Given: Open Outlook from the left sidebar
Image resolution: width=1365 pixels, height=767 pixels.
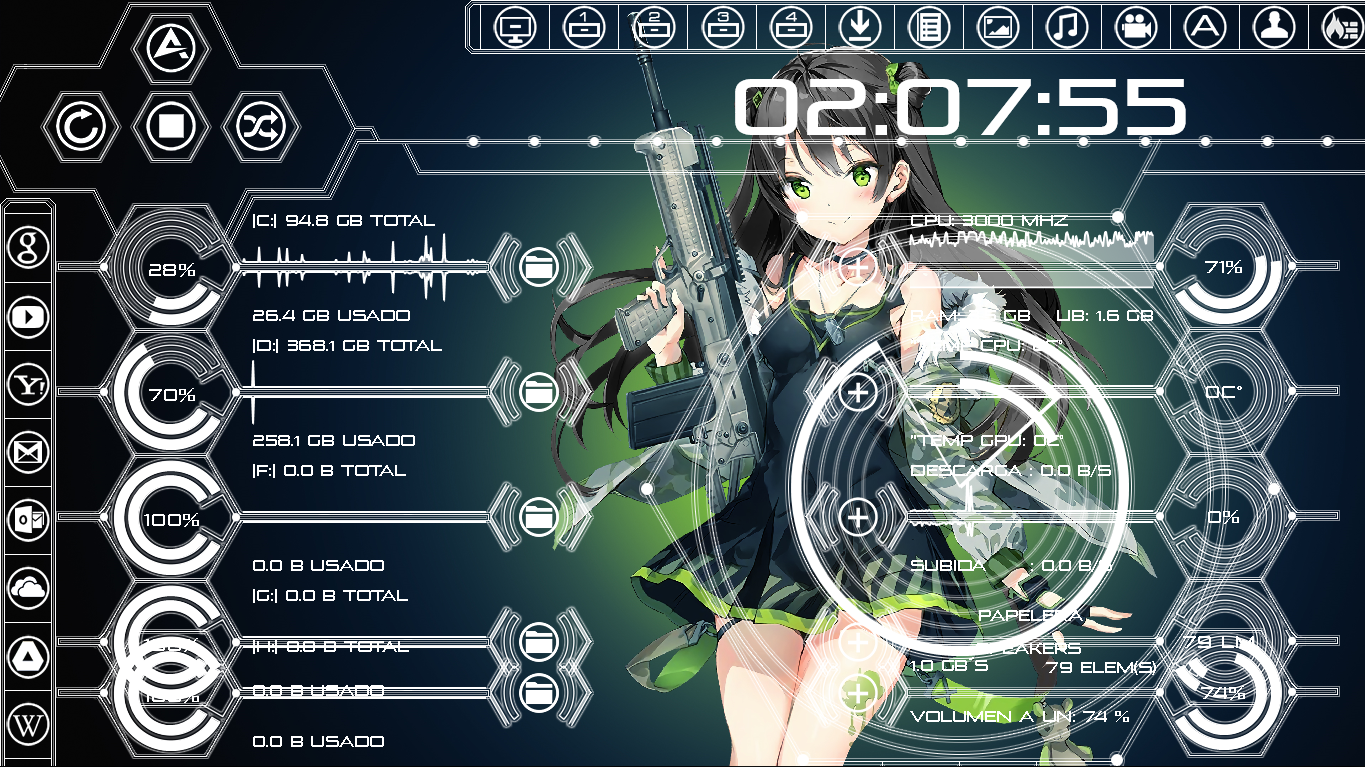Looking at the screenshot, I should click(28, 521).
